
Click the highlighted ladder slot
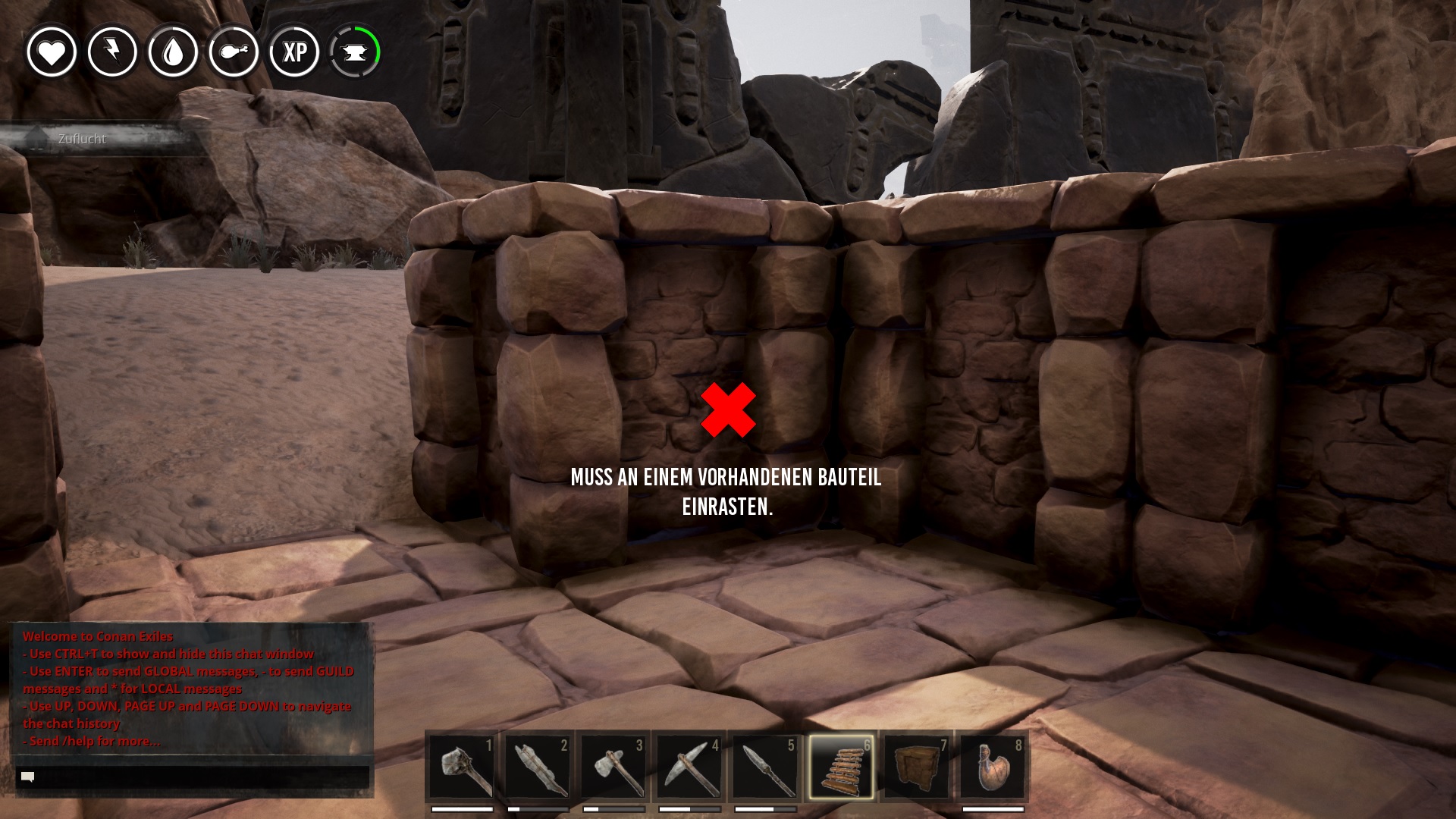tap(841, 767)
